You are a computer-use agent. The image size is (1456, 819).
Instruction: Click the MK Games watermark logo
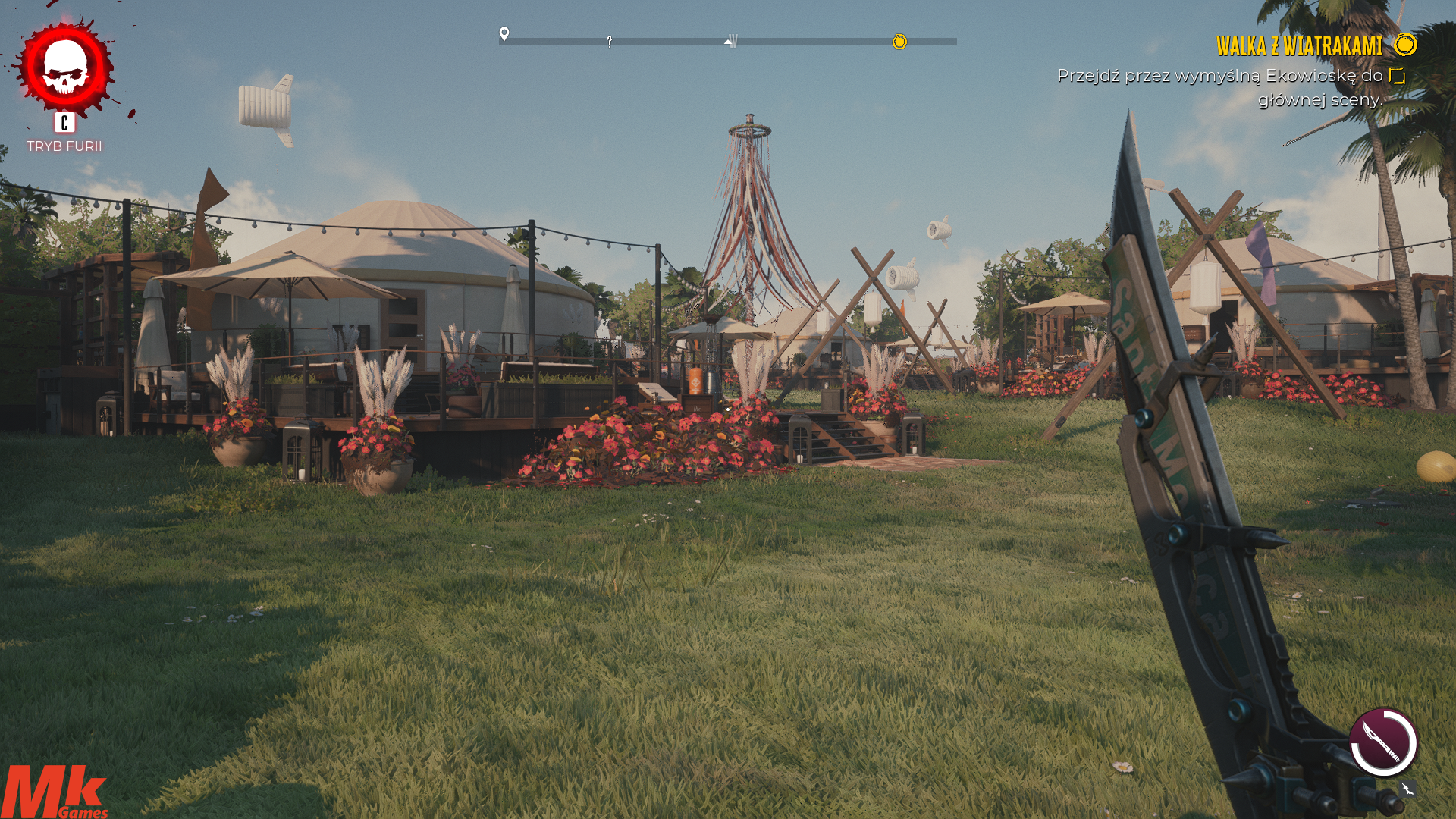(54, 792)
